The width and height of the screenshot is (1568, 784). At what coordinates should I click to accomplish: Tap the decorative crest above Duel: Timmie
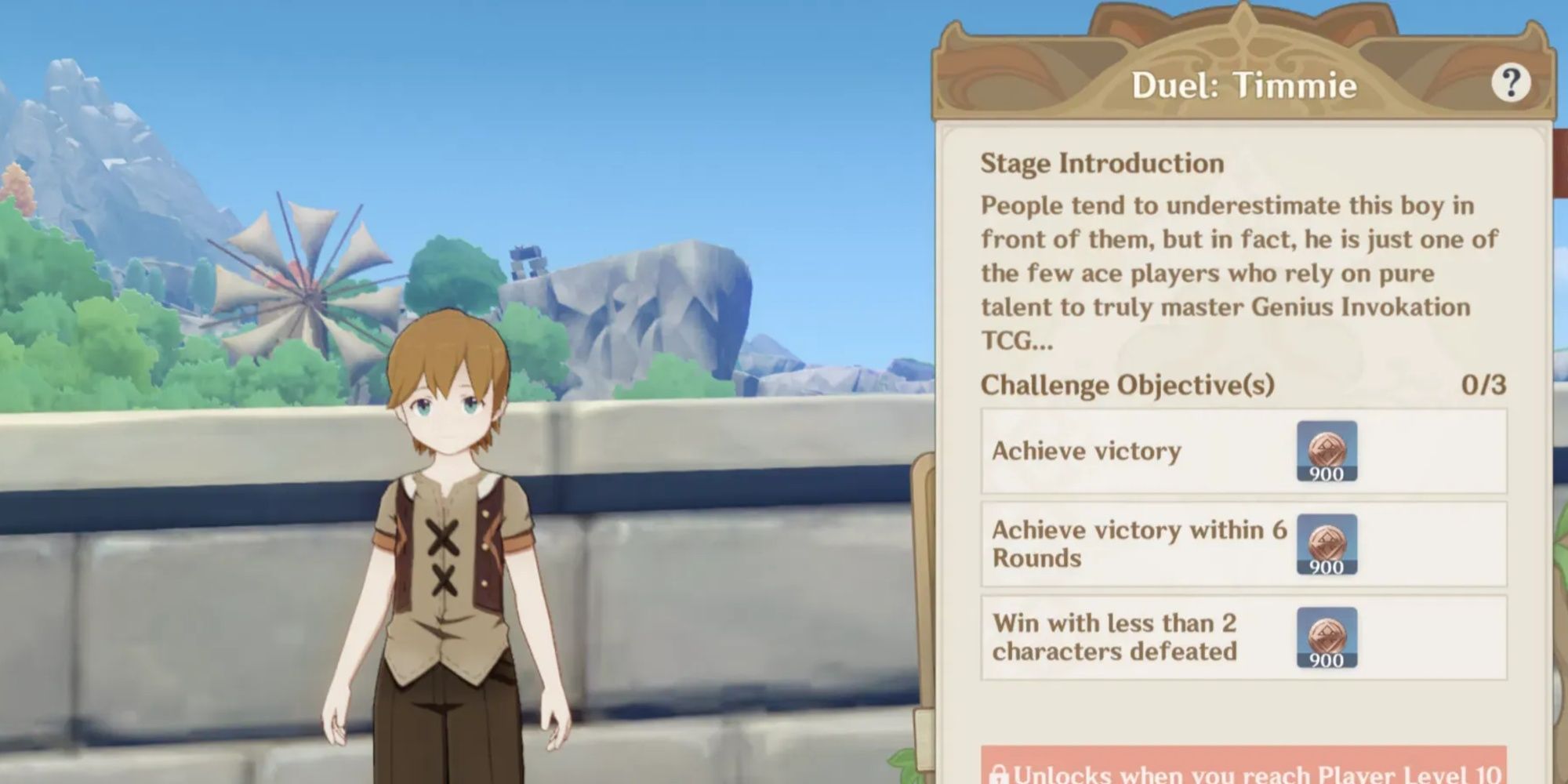(x=1241, y=31)
